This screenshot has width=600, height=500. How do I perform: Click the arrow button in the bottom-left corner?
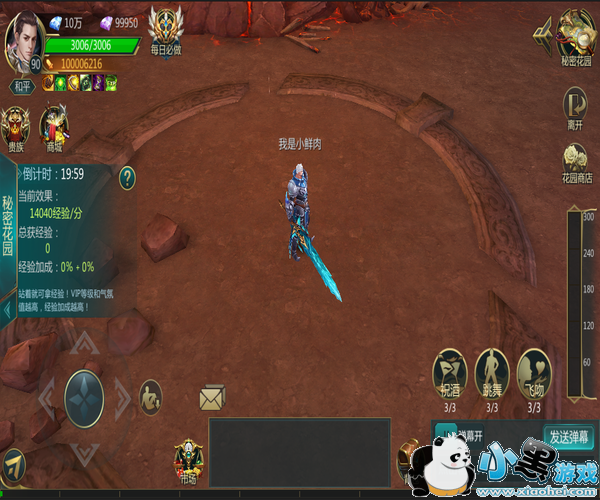[x=13, y=463]
